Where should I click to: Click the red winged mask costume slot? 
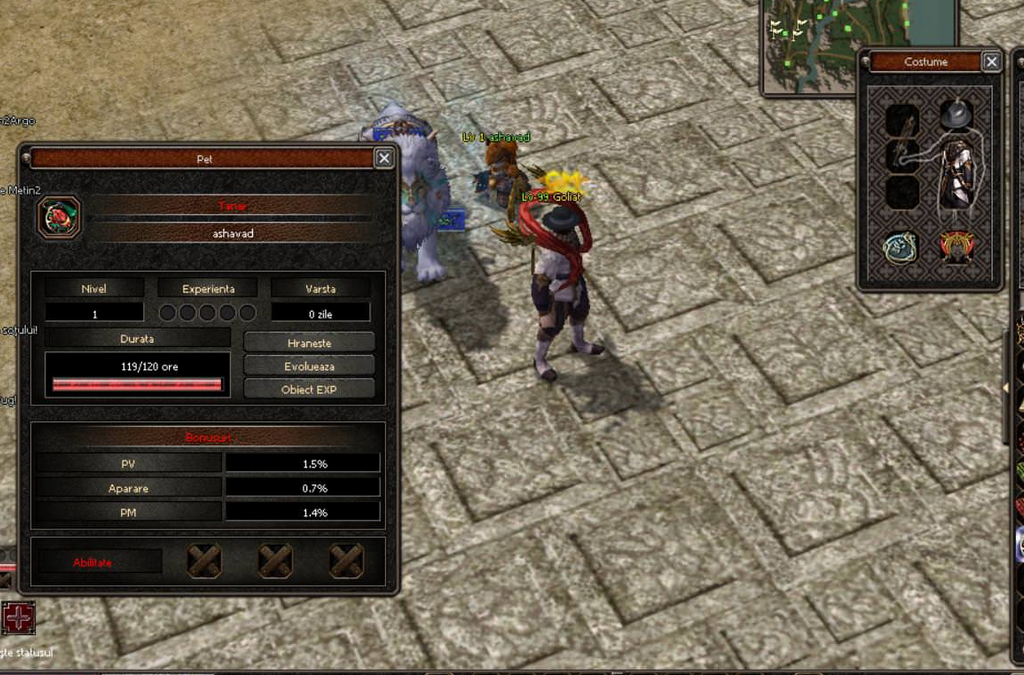pyautogui.click(x=957, y=247)
